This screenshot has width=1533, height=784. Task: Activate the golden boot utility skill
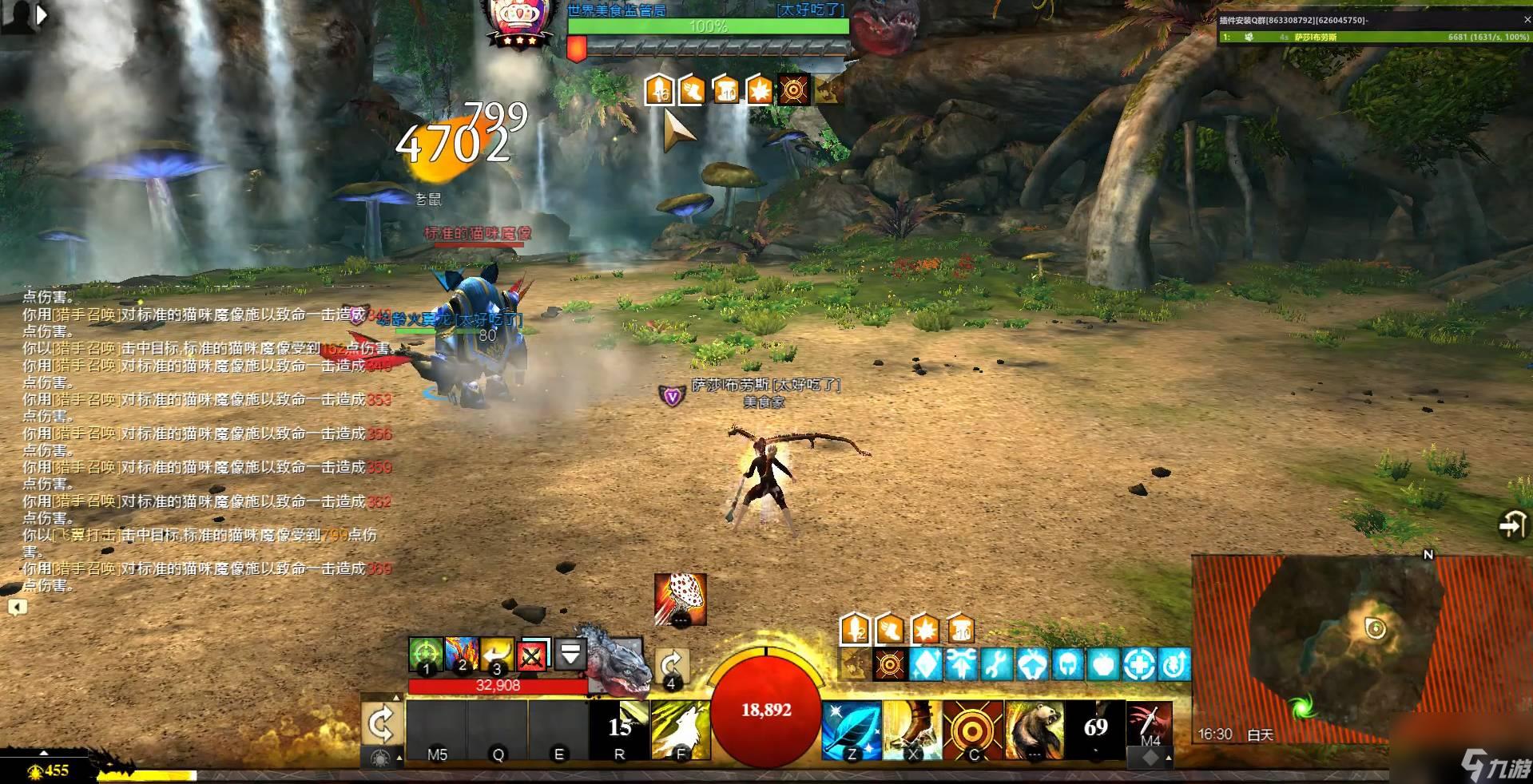click(912, 730)
